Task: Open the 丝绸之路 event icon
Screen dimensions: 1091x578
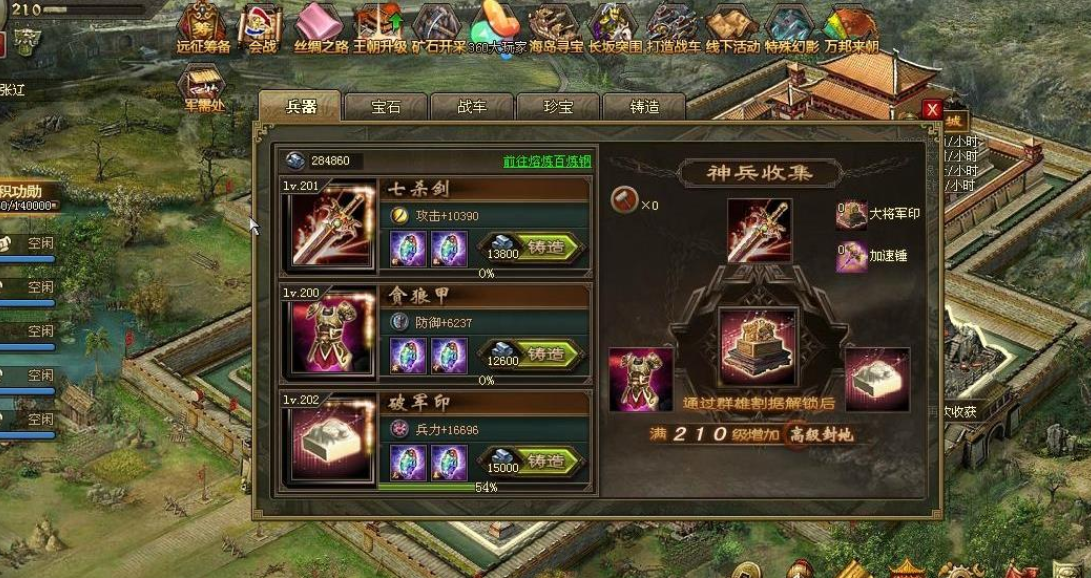Action: pyautogui.click(x=320, y=26)
